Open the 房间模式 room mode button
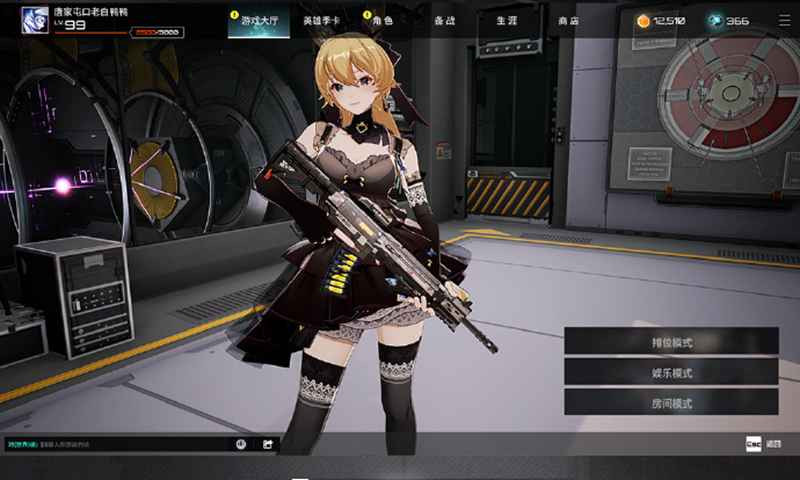The height and width of the screenshot is (480, 800). click(x=671, y=403)
